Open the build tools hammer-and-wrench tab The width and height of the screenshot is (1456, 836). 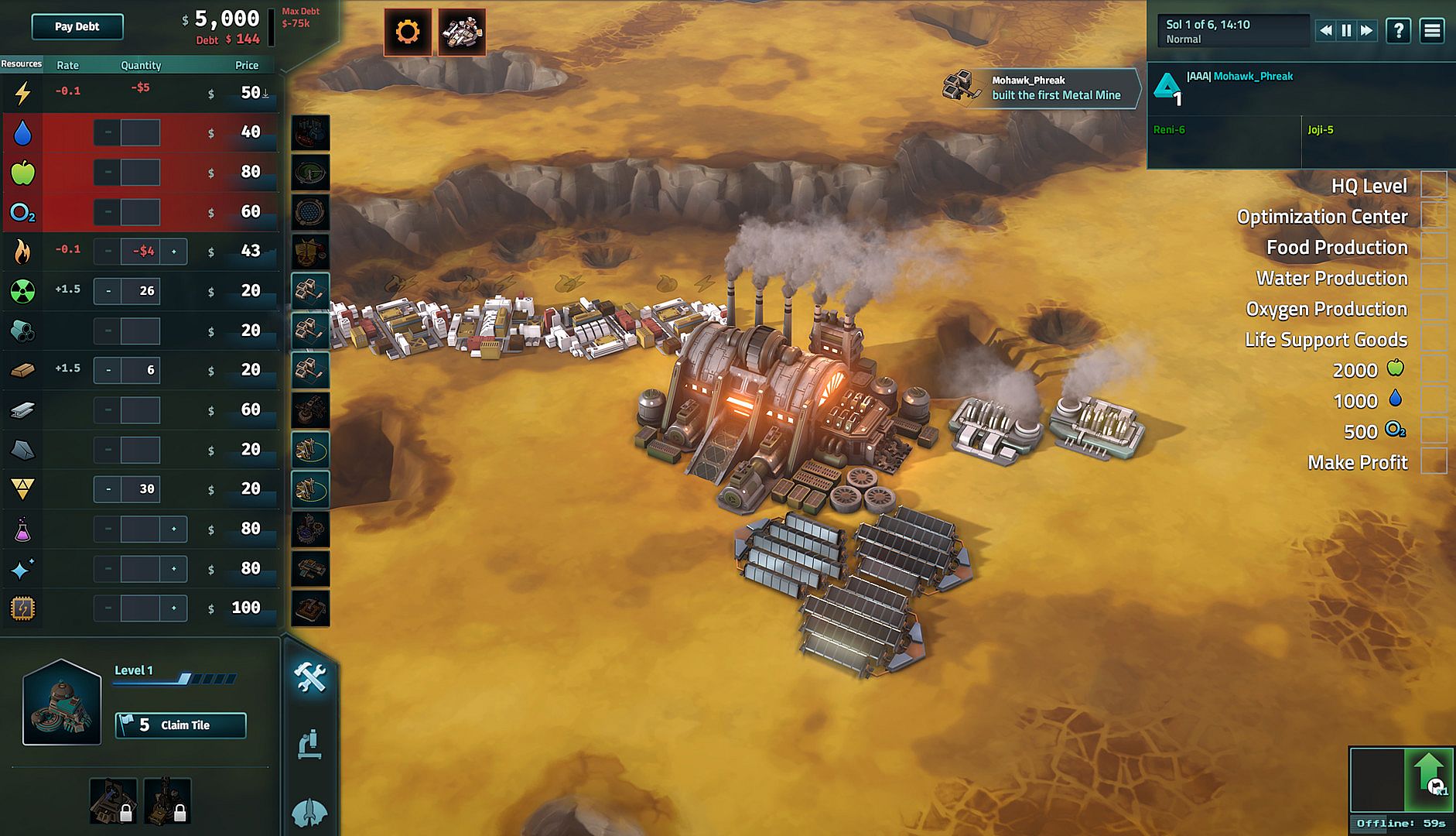(x=310, y=677)
